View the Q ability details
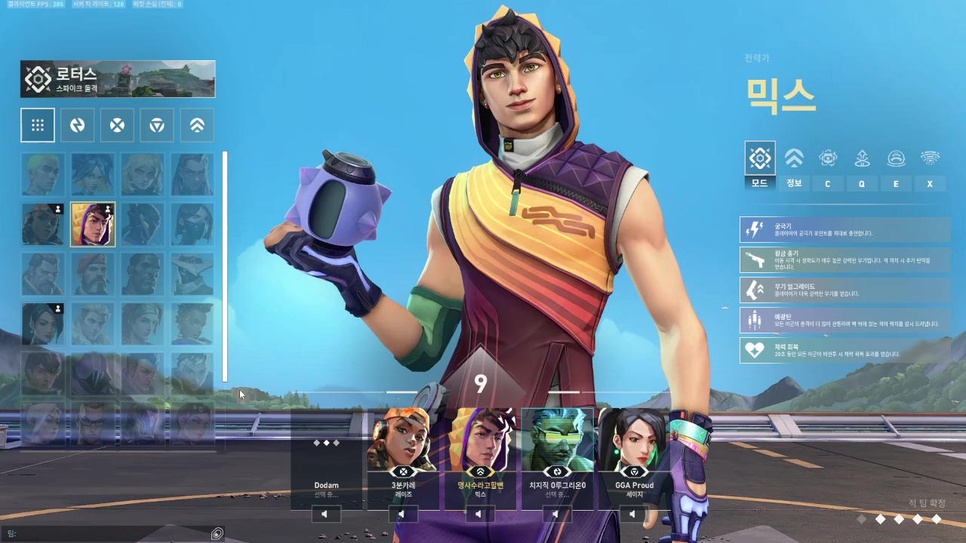 tap(862, 164)
